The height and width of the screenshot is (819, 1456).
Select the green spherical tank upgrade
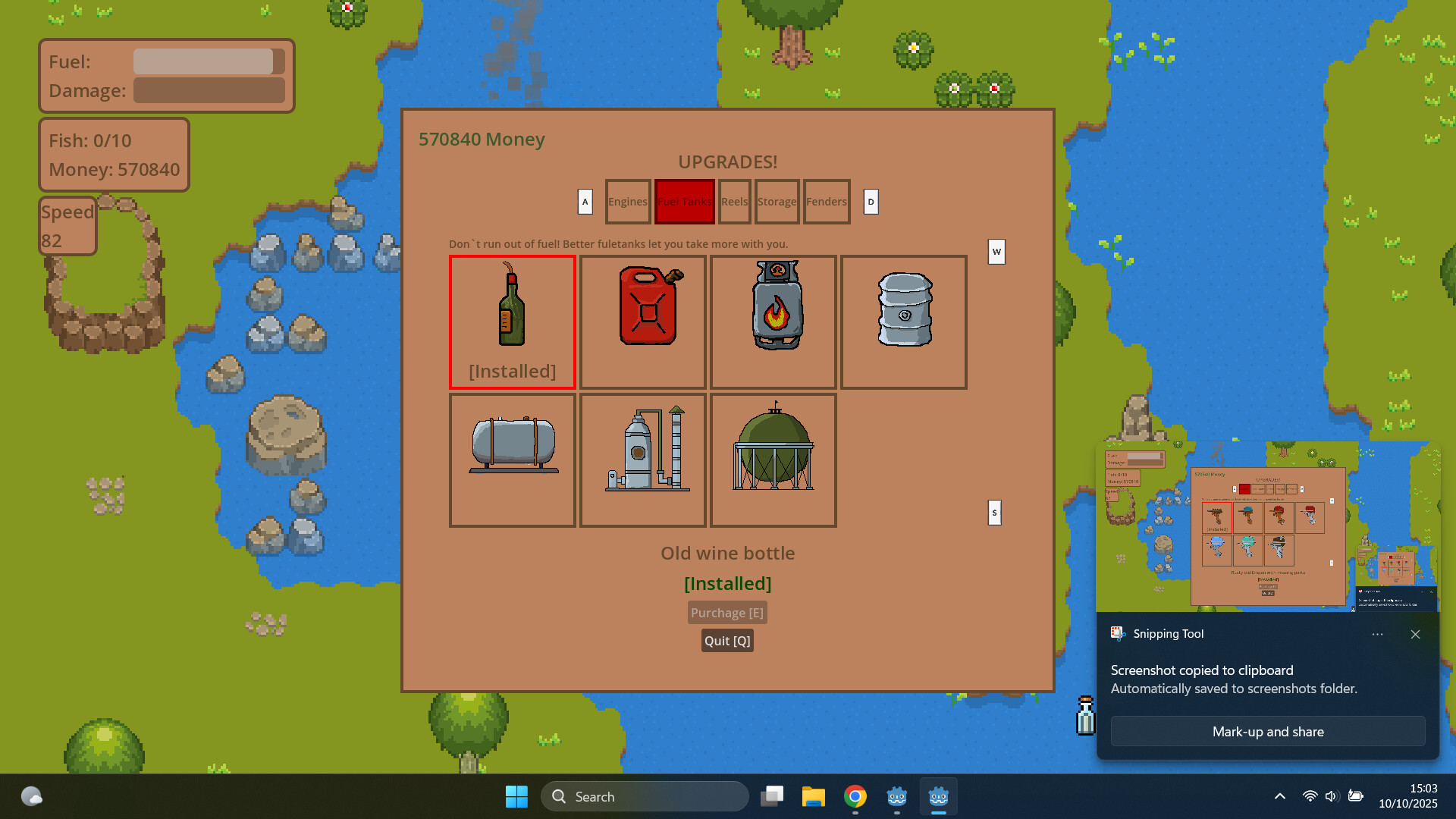coord(773,460)
